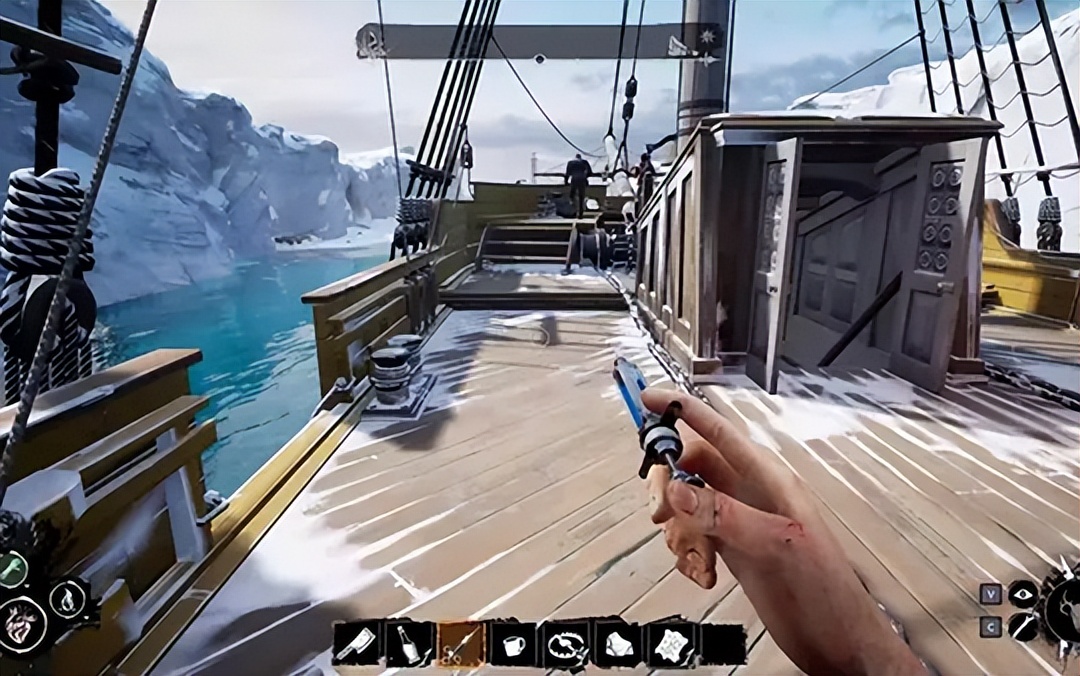Choose the animal hide hotbar slot

click(x=670, y=645)
